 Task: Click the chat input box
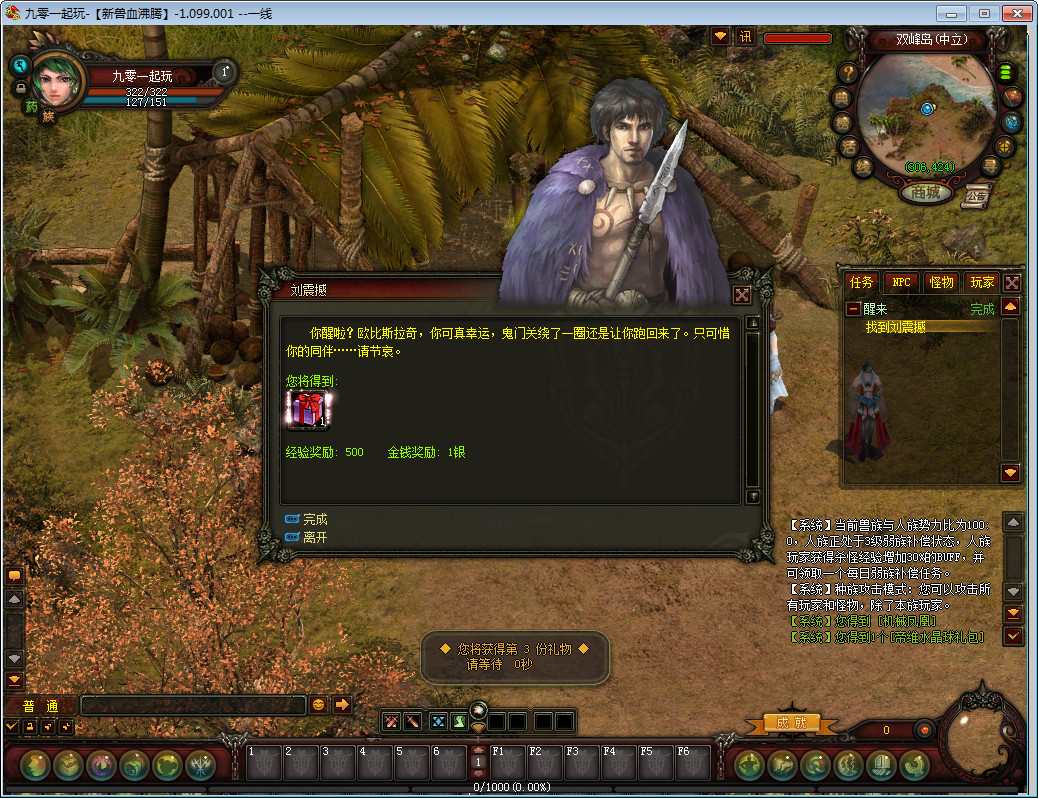192,705
